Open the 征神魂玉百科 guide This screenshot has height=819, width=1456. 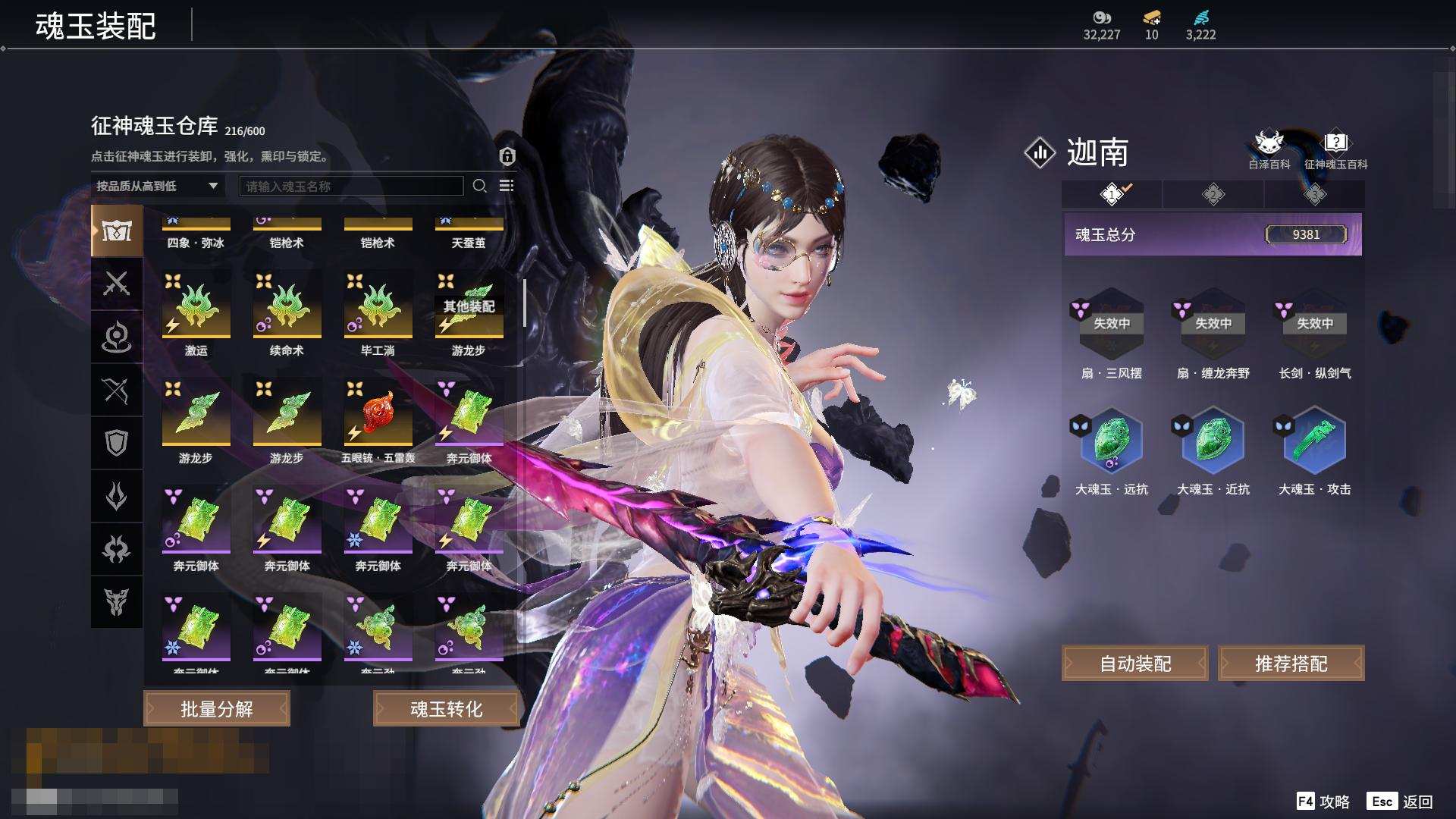coord(1335,149)
